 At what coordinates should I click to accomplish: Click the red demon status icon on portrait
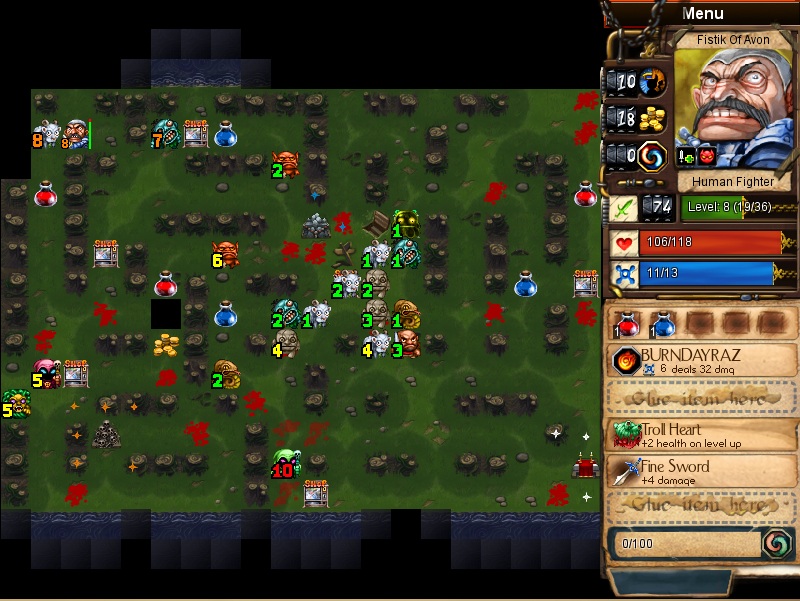click(x=706, y=156)
